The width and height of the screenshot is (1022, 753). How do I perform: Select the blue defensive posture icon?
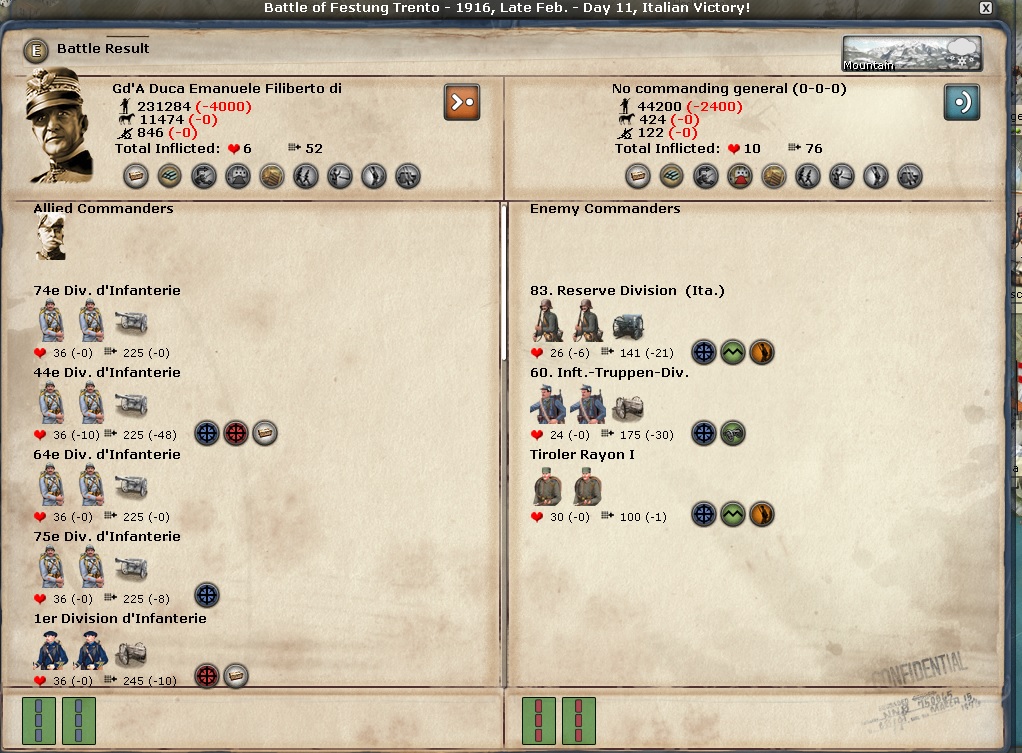click(x=962, y=102)
